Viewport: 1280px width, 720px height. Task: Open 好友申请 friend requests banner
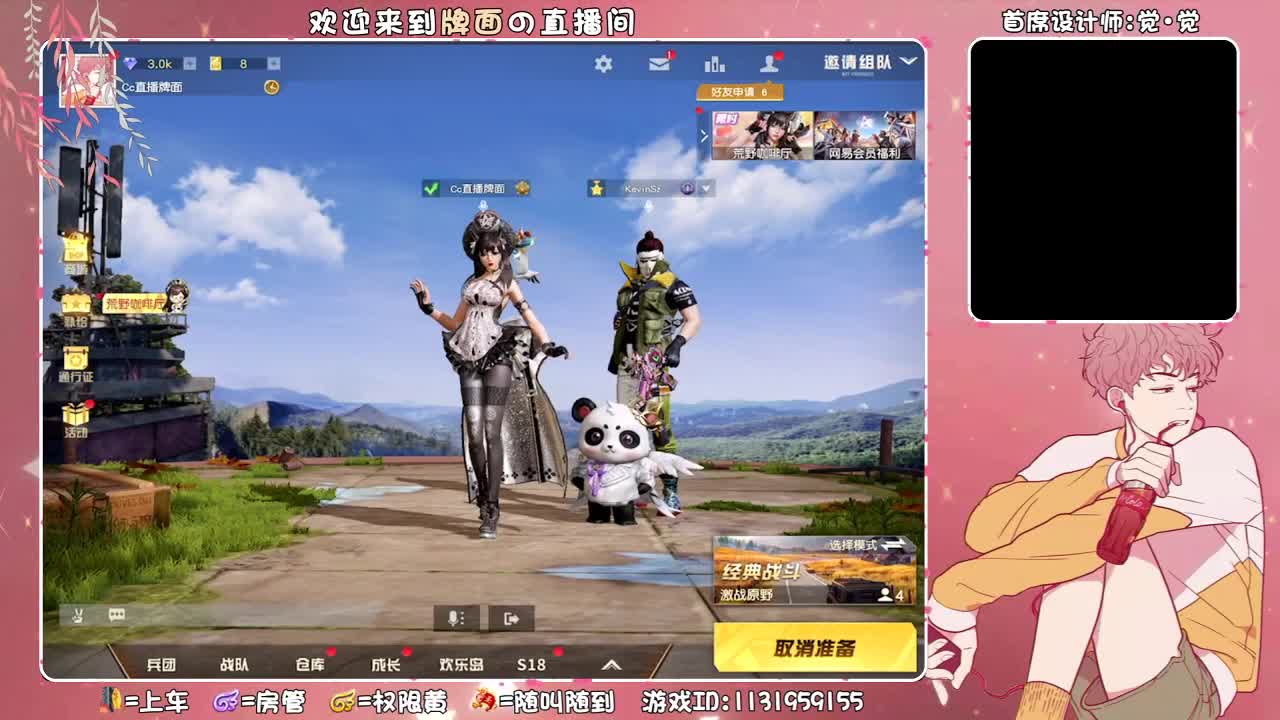tap(742, 92)
